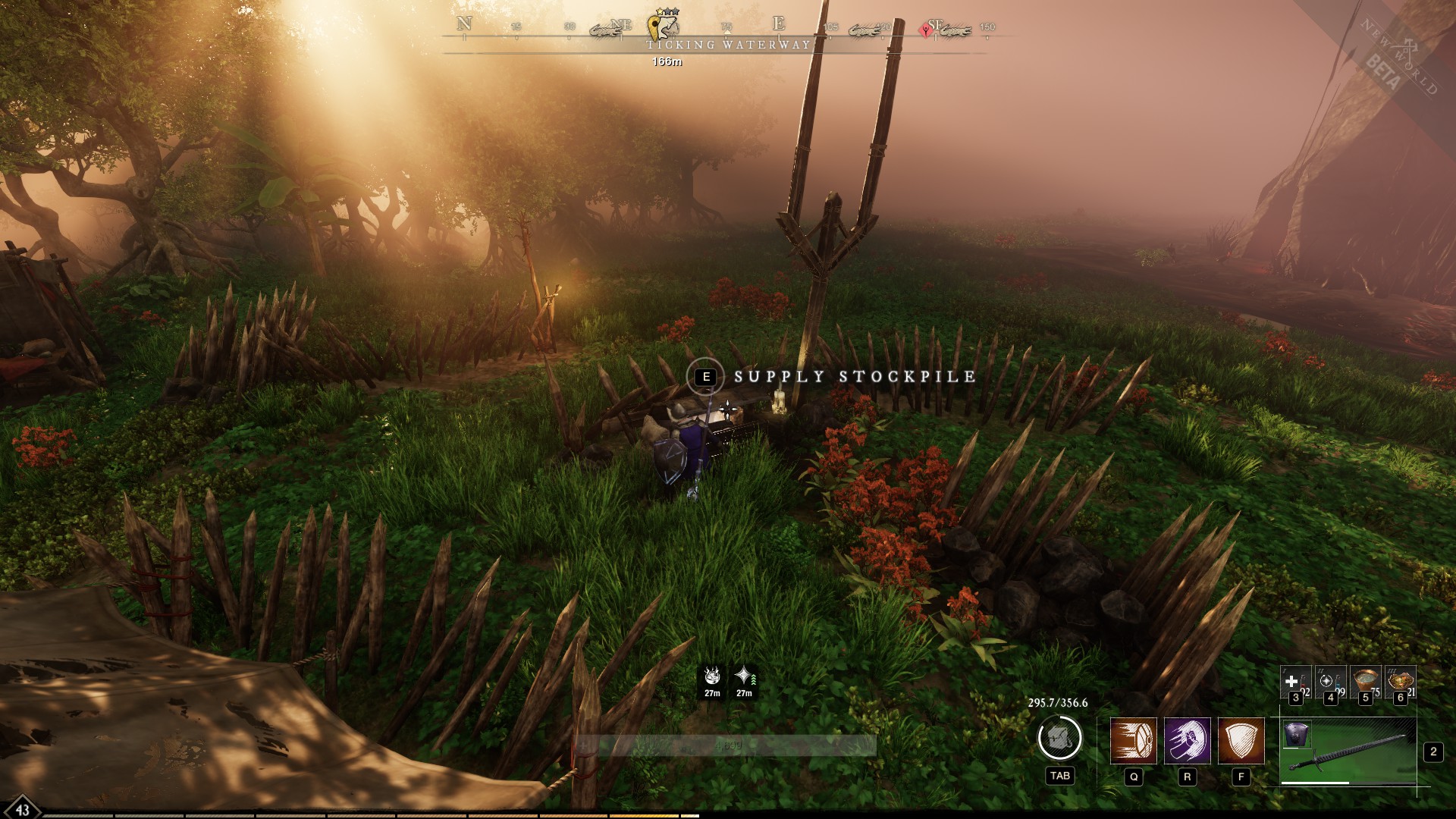The image size is (1456, 819).
Task: Click the skull objective marker showing 27m
Action: coord(711,681)
